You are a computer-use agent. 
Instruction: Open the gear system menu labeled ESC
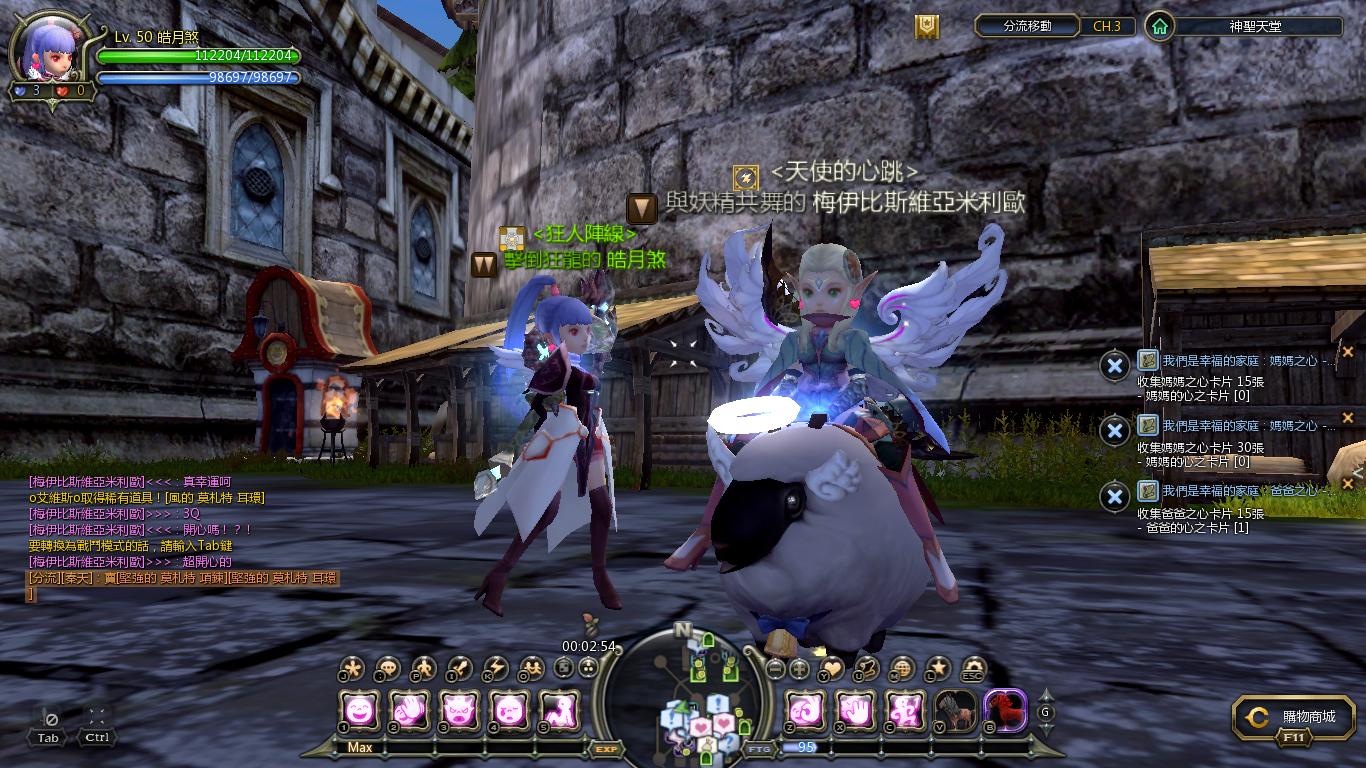tap(972, 669)
